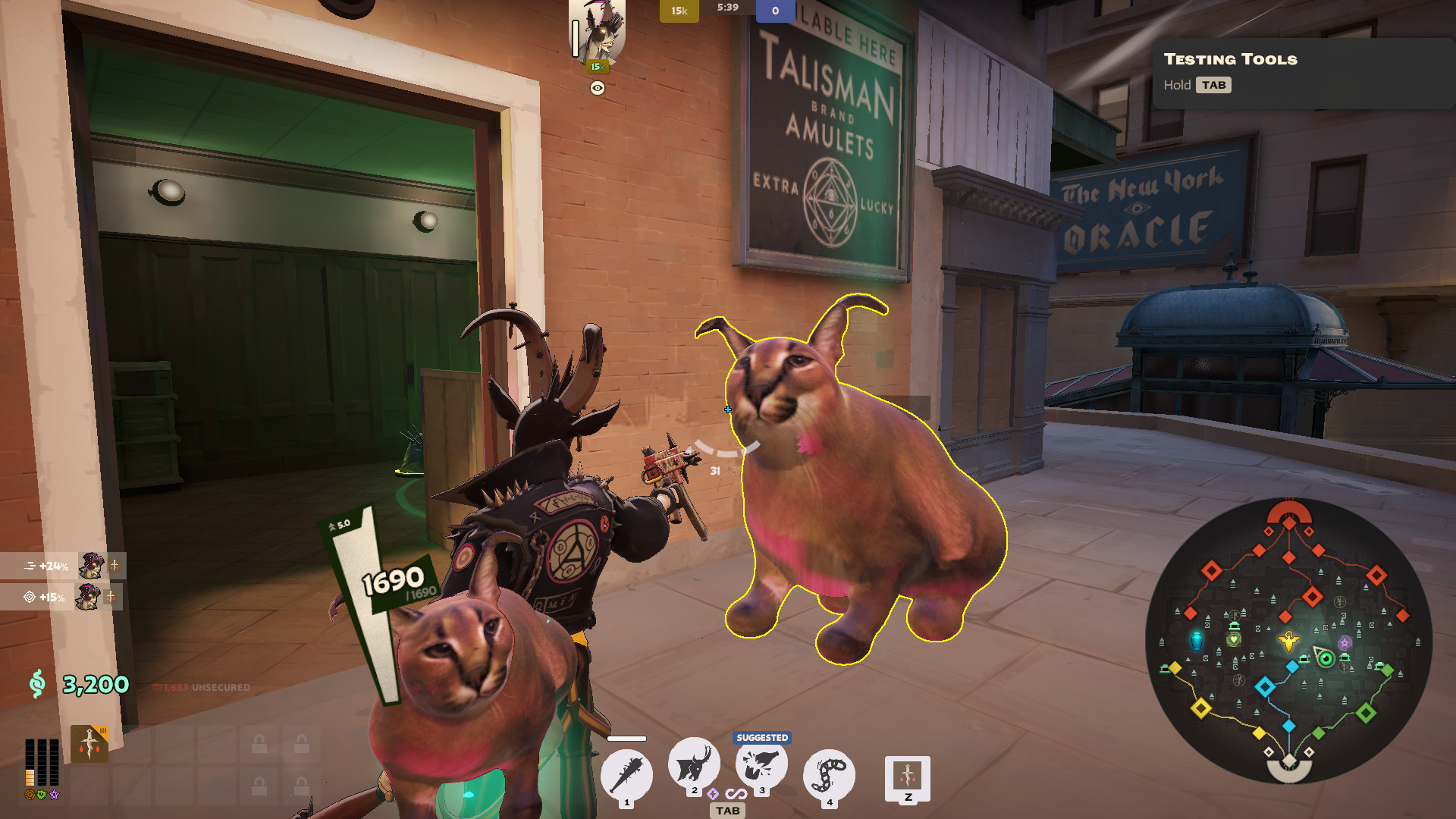Expand the purple star buff indicator
This screenshot has width=1456, height=819.
[55, 796]
